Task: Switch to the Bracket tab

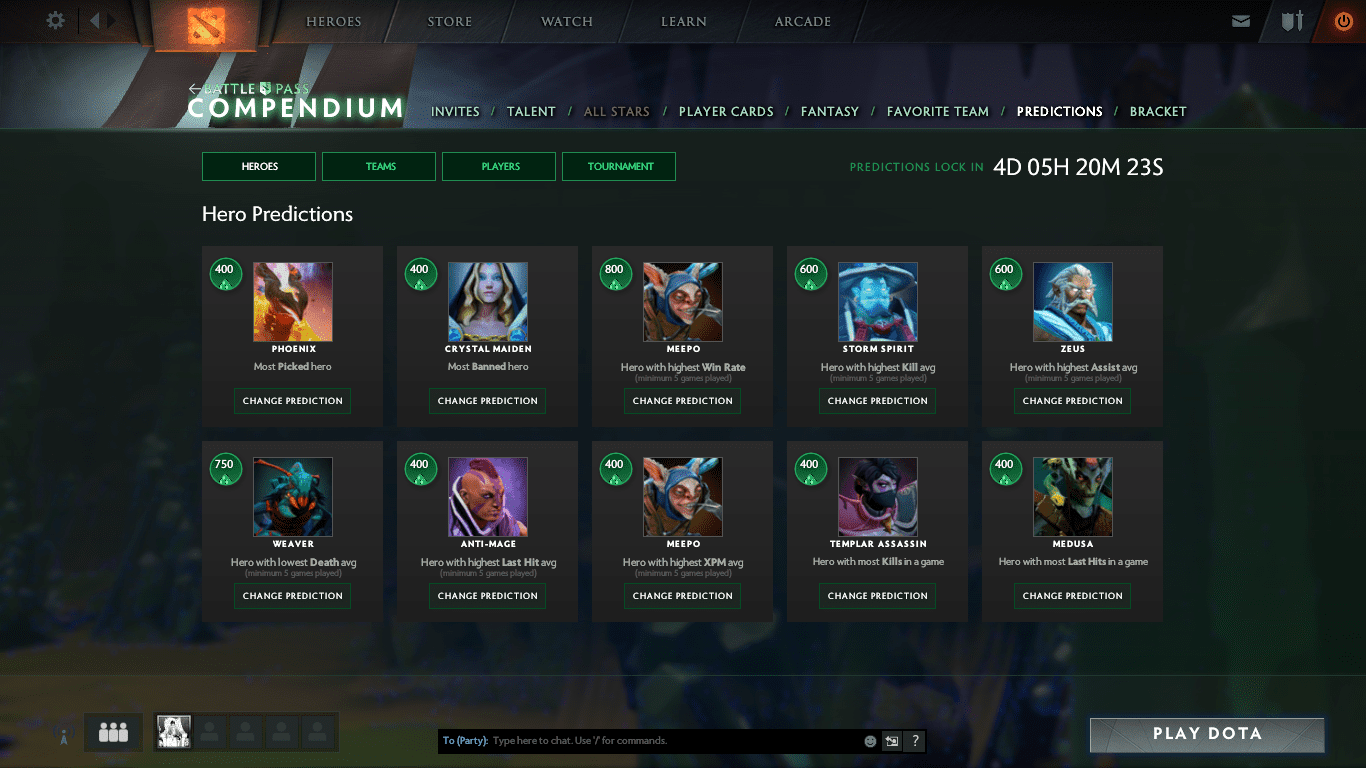Action: pos(1158,111)
